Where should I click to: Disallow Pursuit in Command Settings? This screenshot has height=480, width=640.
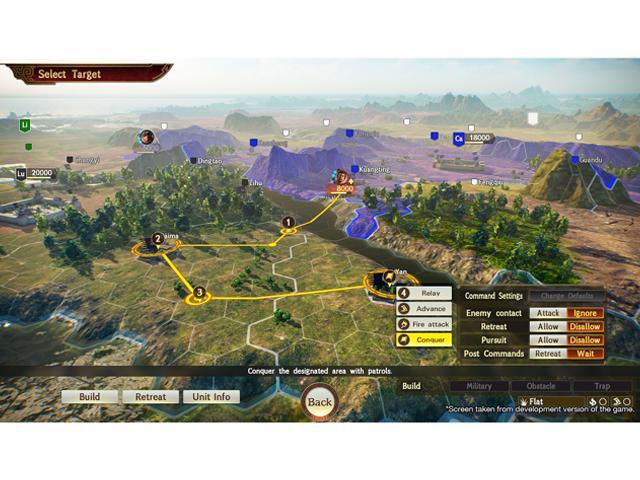click(x=586, y=340)
